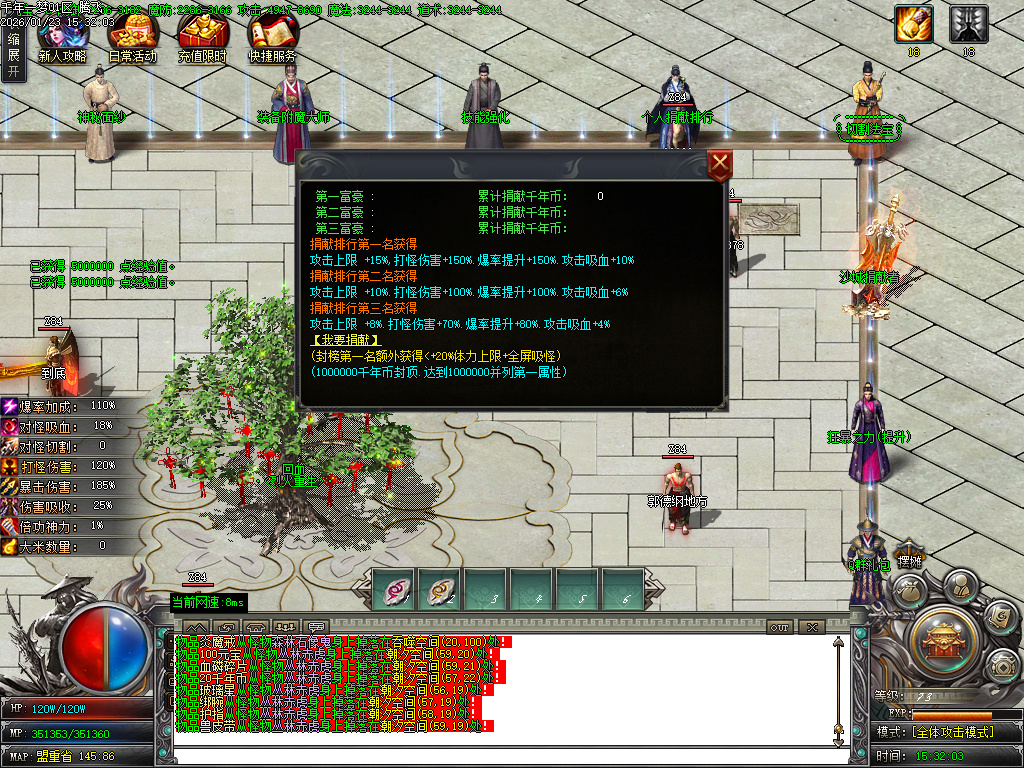This screenshot has width=1024, height=768.
Task: Activate the grey armor skill icon
Action: pos(968,24)
